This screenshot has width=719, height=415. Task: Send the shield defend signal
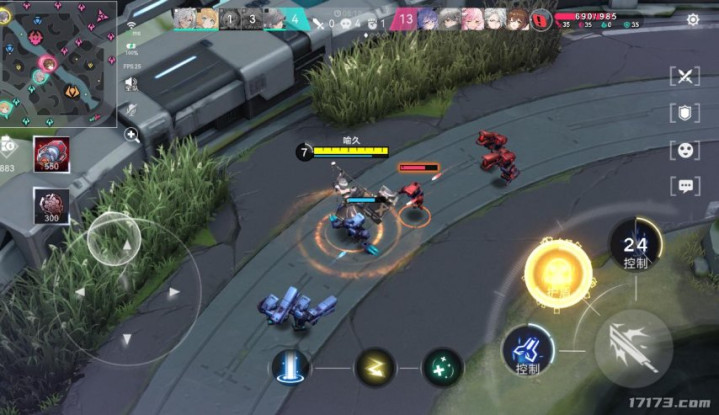[x=685, y=113]
